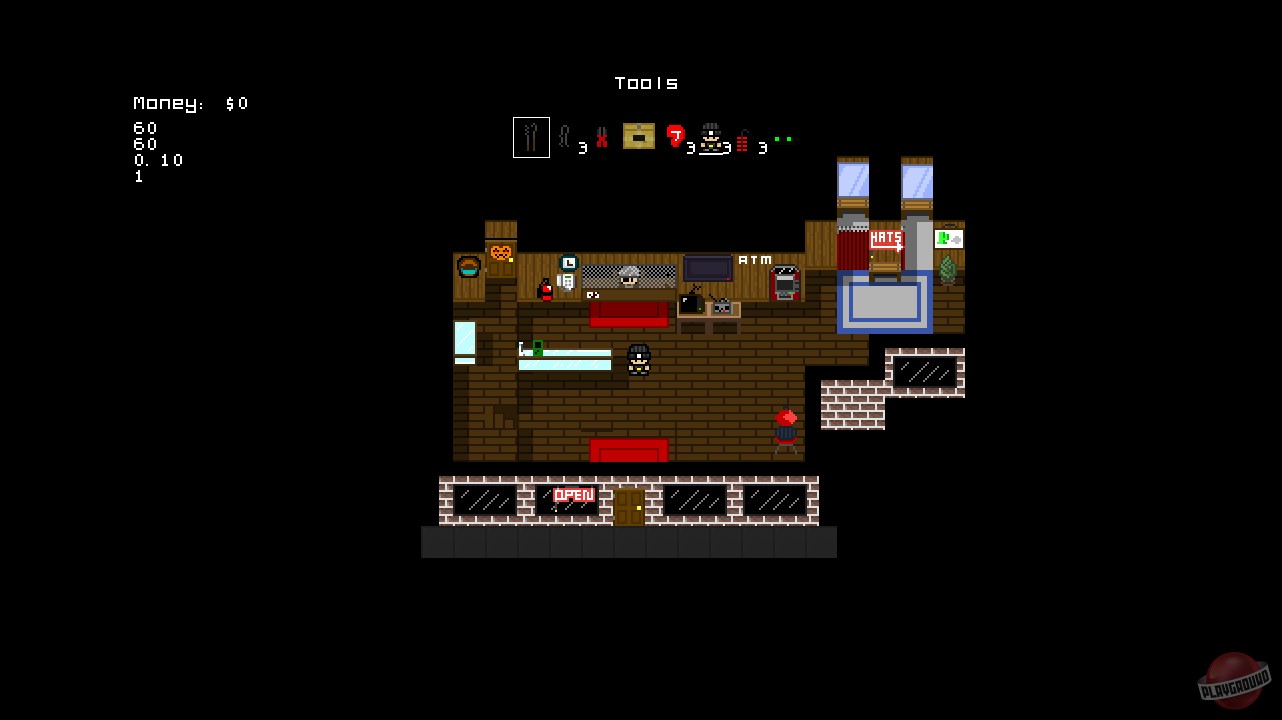
Task: Click the red HATS sign
Action: 885,238
